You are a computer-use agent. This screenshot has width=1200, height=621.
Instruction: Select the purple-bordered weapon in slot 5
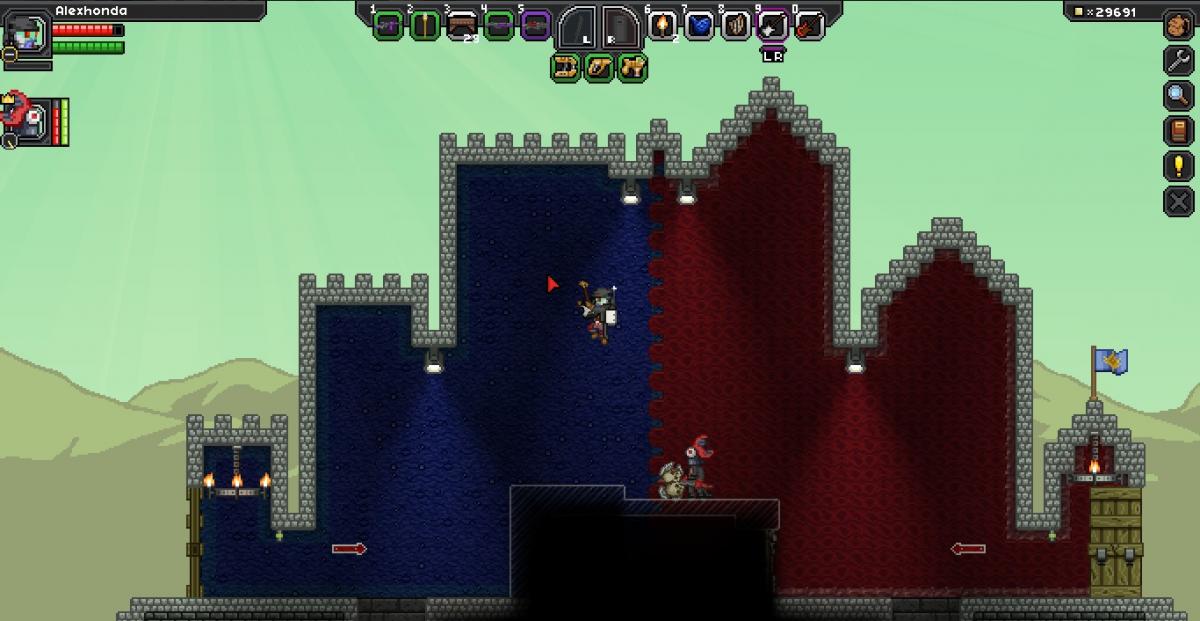coord(535,25)
